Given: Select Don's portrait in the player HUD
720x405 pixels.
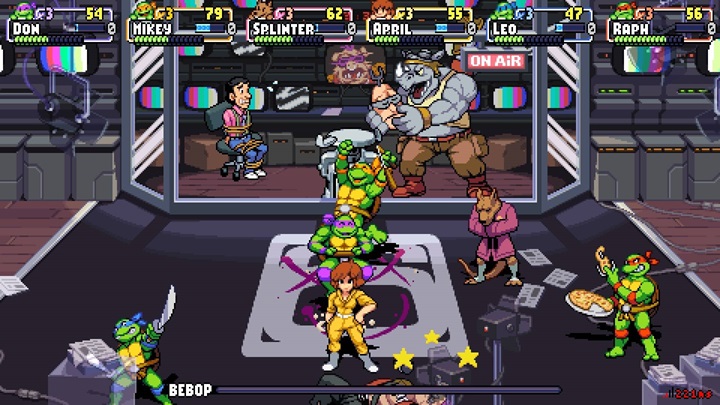Looking at the screenshot, I should 21,12.
